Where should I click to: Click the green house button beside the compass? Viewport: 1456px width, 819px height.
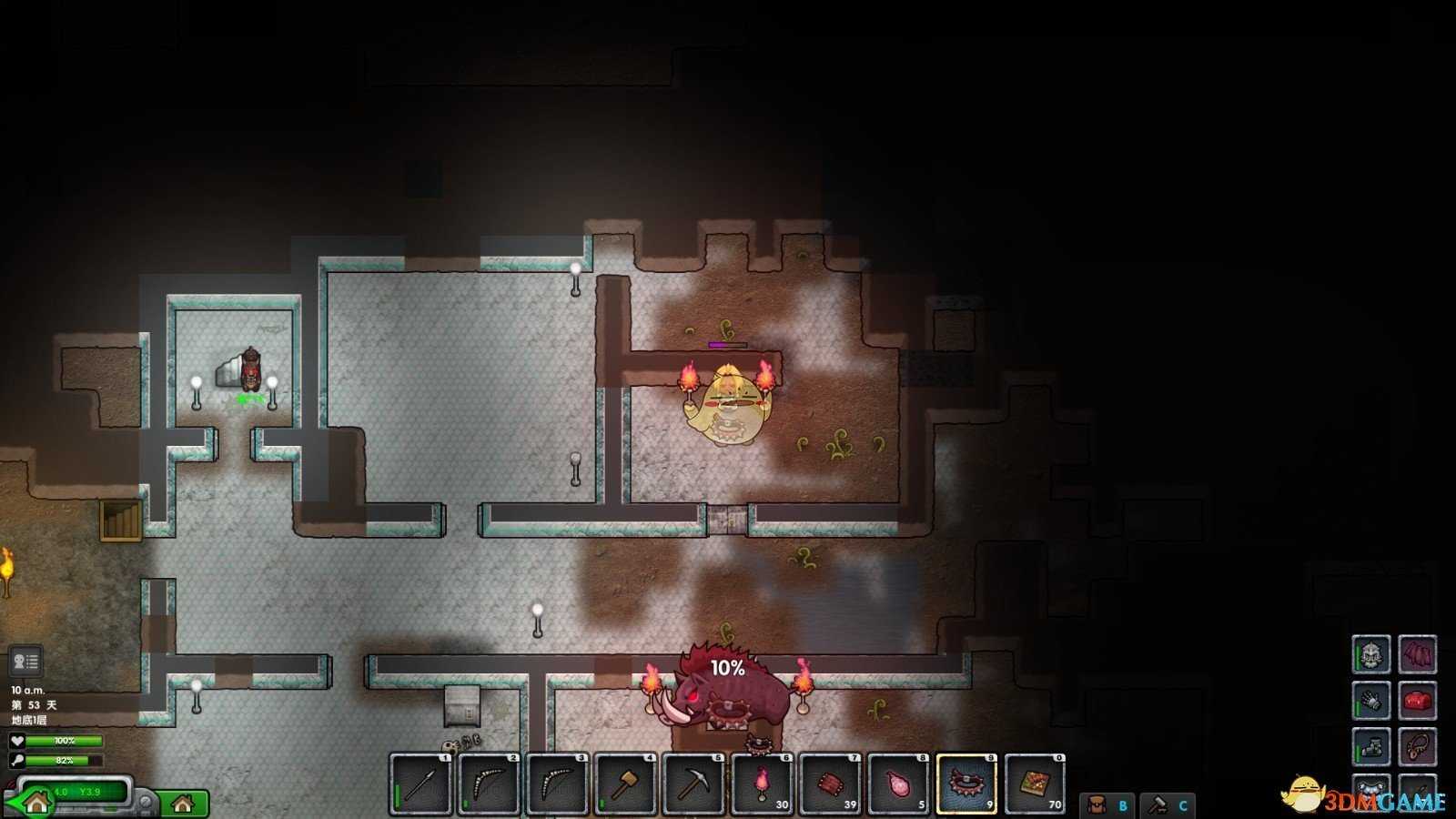pyautogui.click(x=183, y=804)
